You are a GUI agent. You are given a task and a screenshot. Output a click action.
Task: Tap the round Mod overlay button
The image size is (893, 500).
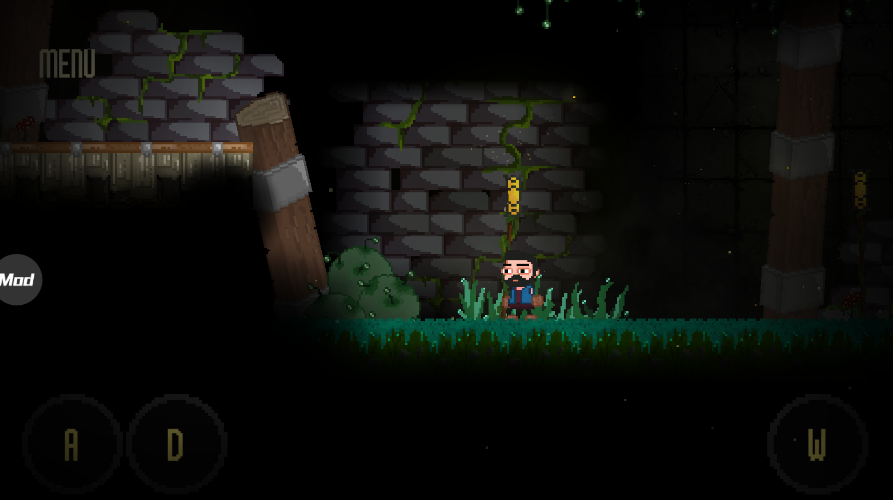tap(17, 280)
